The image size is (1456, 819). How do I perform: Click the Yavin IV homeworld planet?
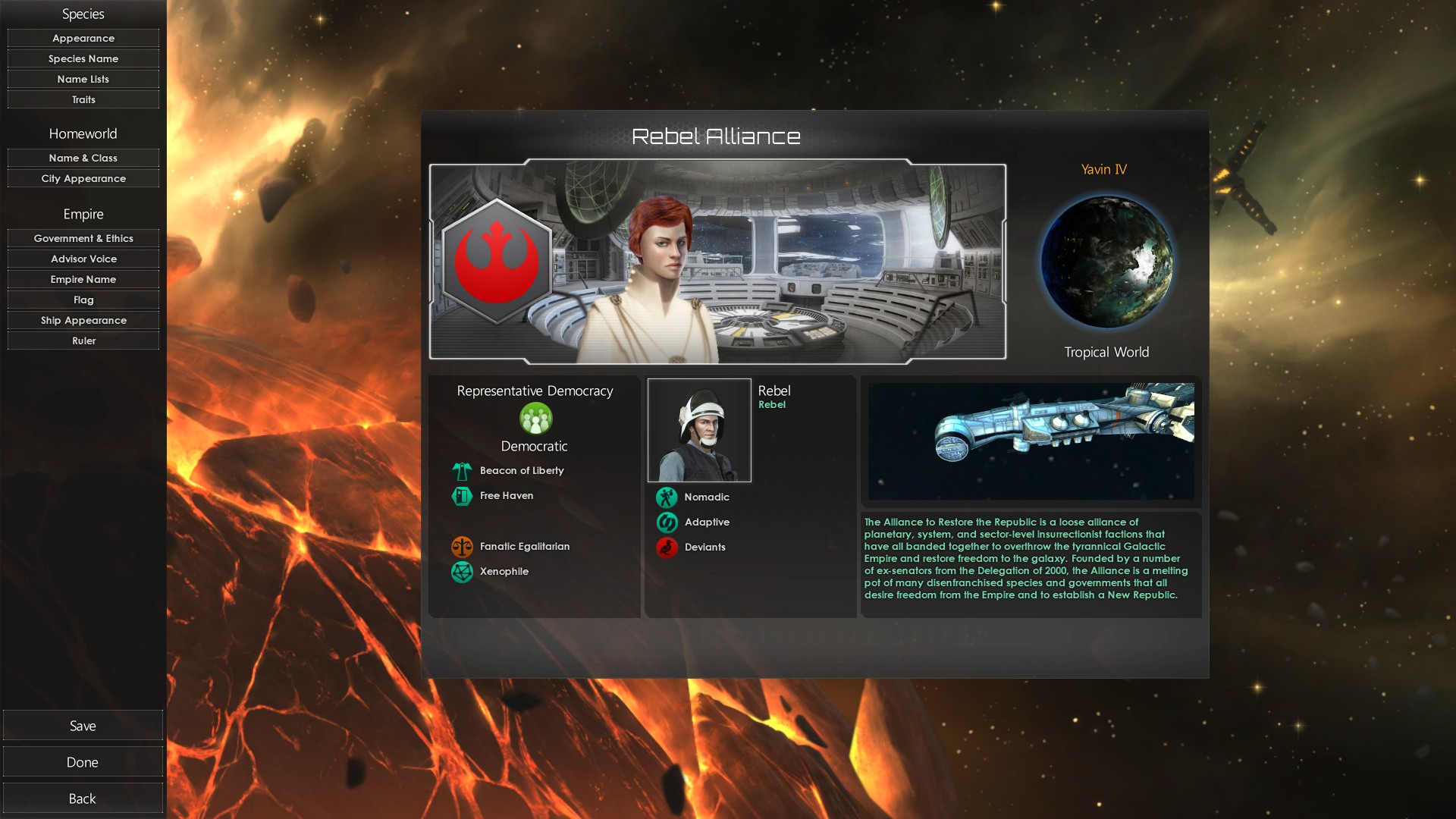point(1106,262)
